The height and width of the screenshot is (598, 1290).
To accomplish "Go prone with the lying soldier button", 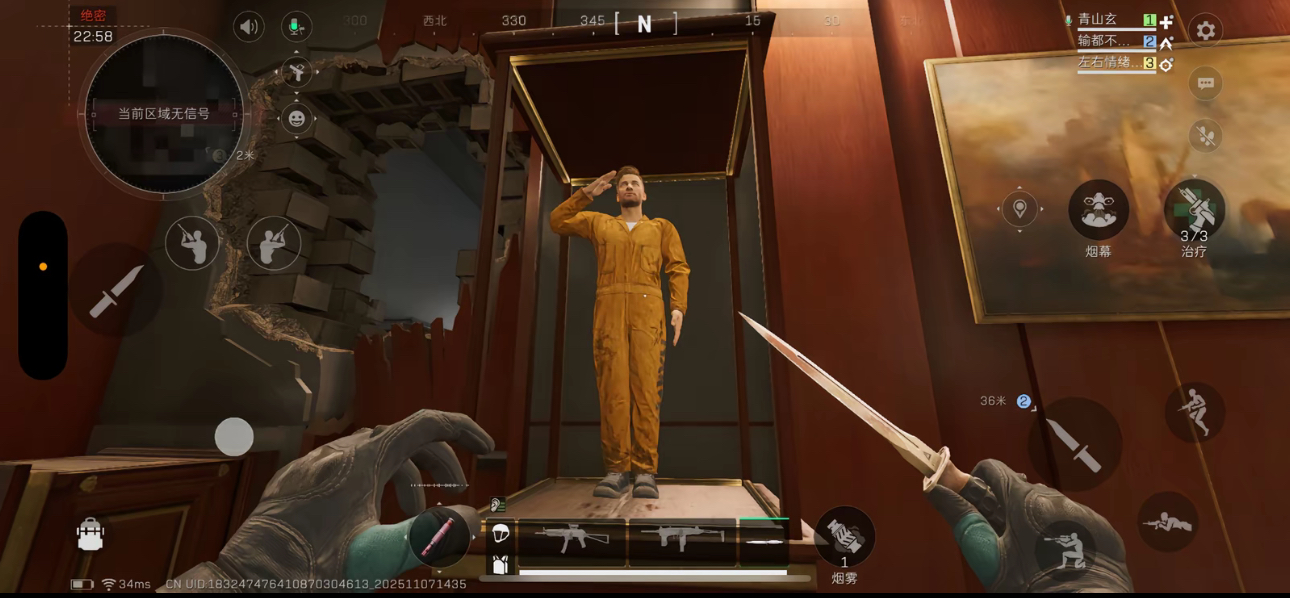I will coord(1167,521).
